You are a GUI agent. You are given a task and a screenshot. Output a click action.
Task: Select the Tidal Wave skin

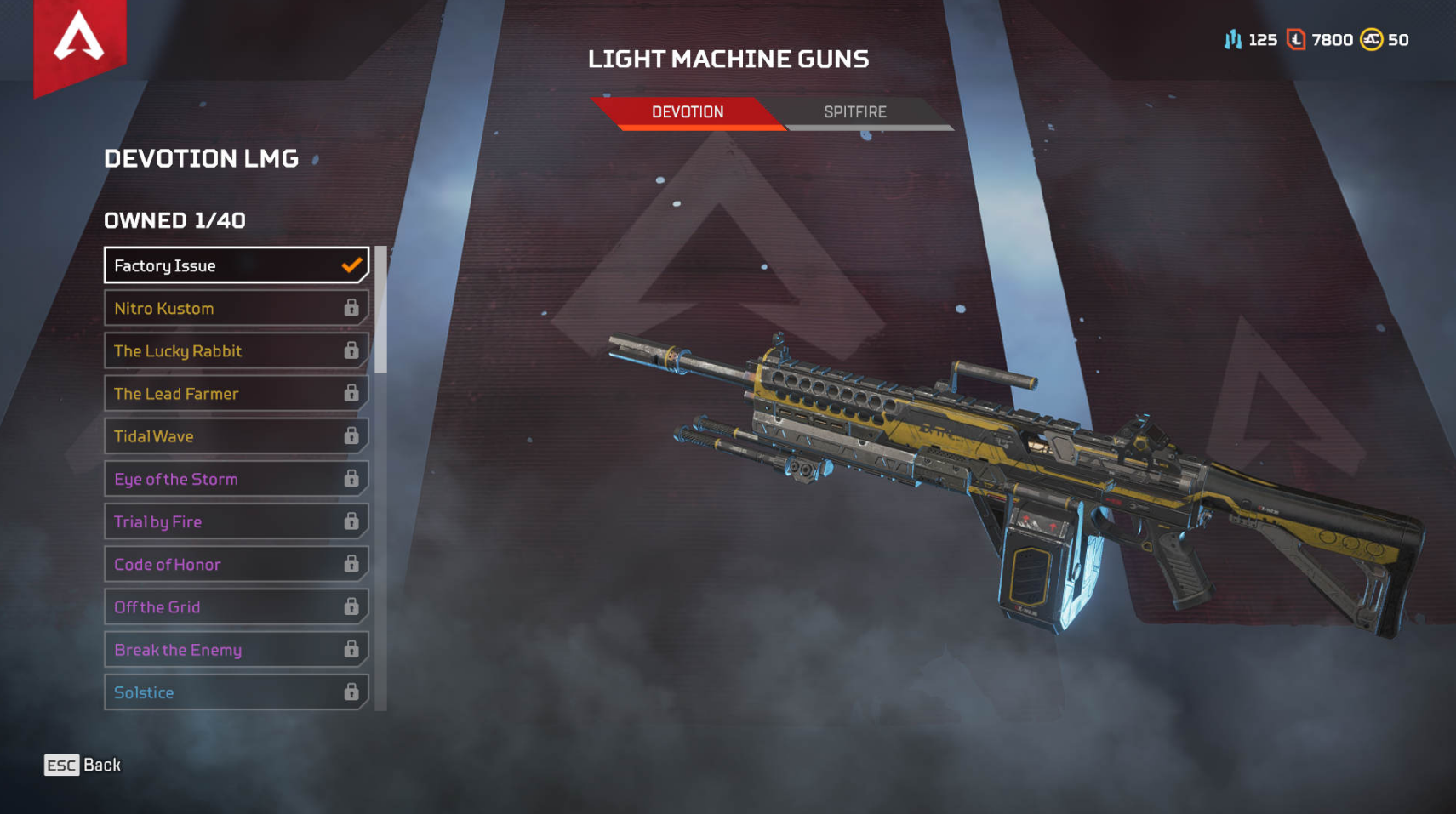tap(236, 436)
